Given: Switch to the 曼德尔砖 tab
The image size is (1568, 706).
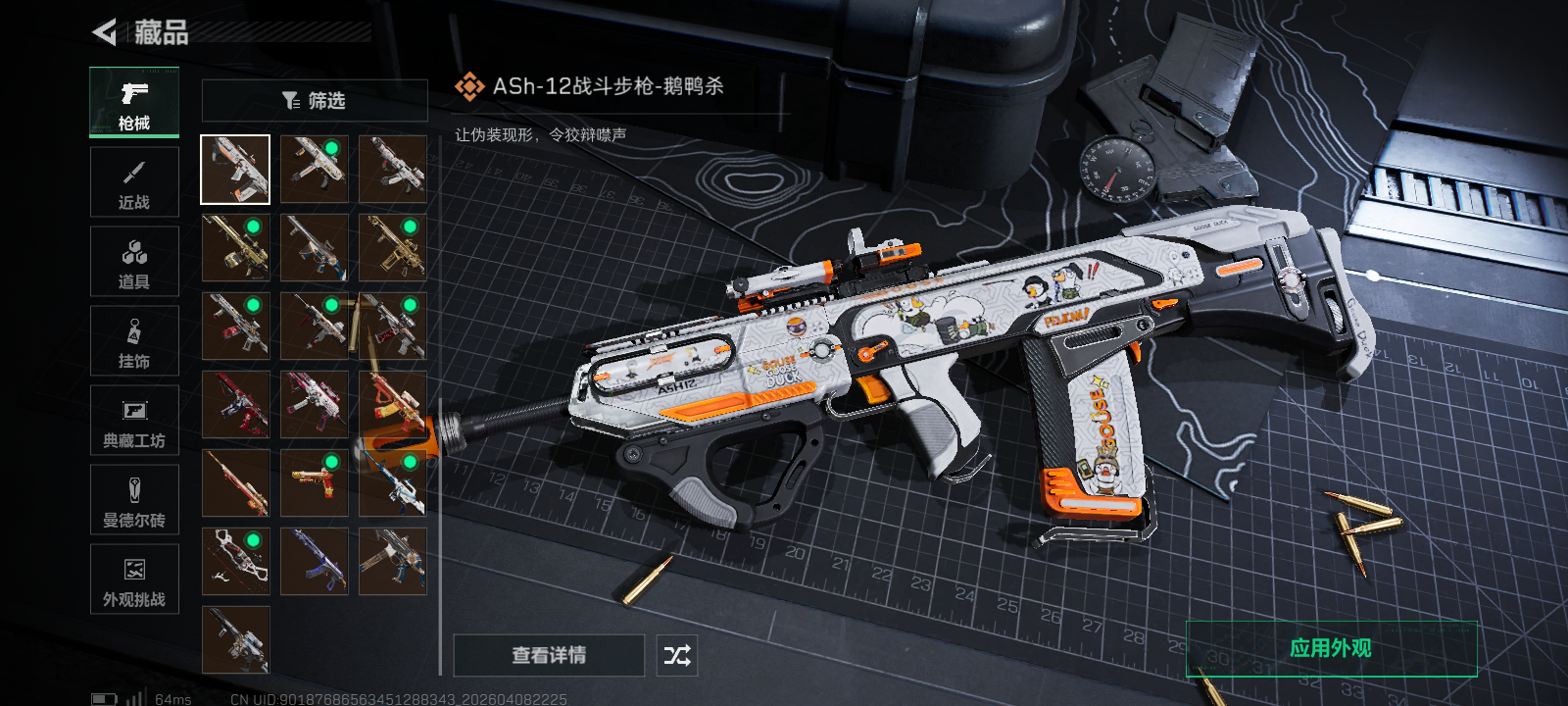Looking at the screenshot, I should click(134, 500).
